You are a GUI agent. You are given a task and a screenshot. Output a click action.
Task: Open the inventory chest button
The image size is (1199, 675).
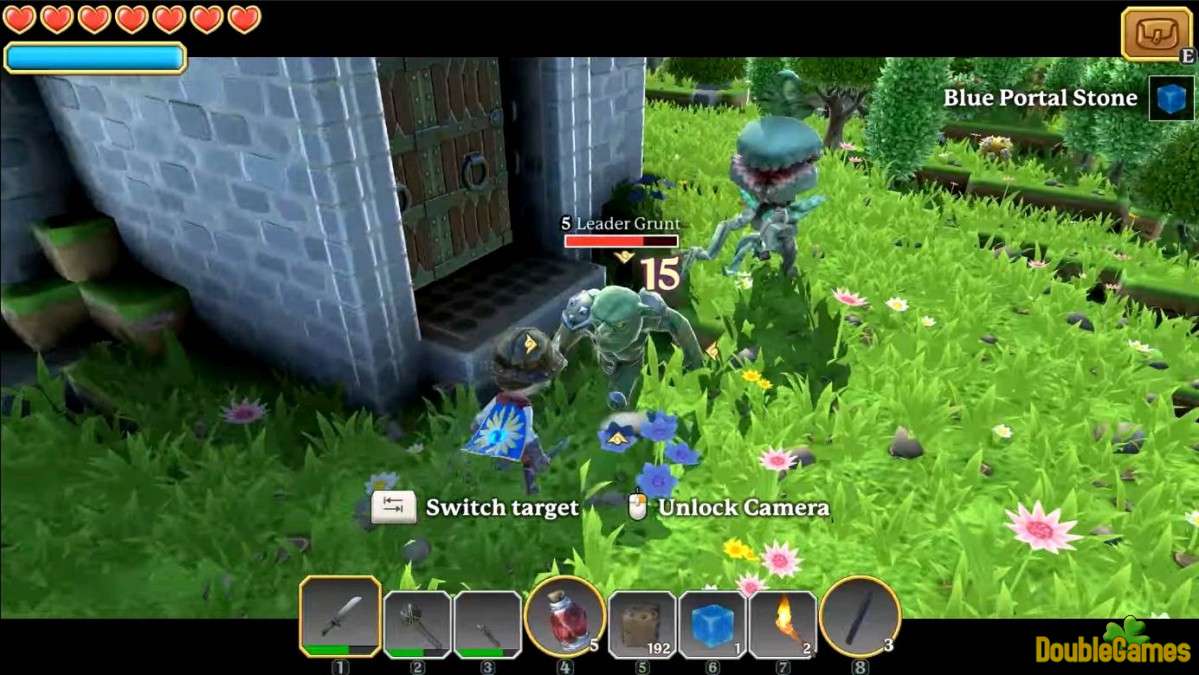(1156, 33)
